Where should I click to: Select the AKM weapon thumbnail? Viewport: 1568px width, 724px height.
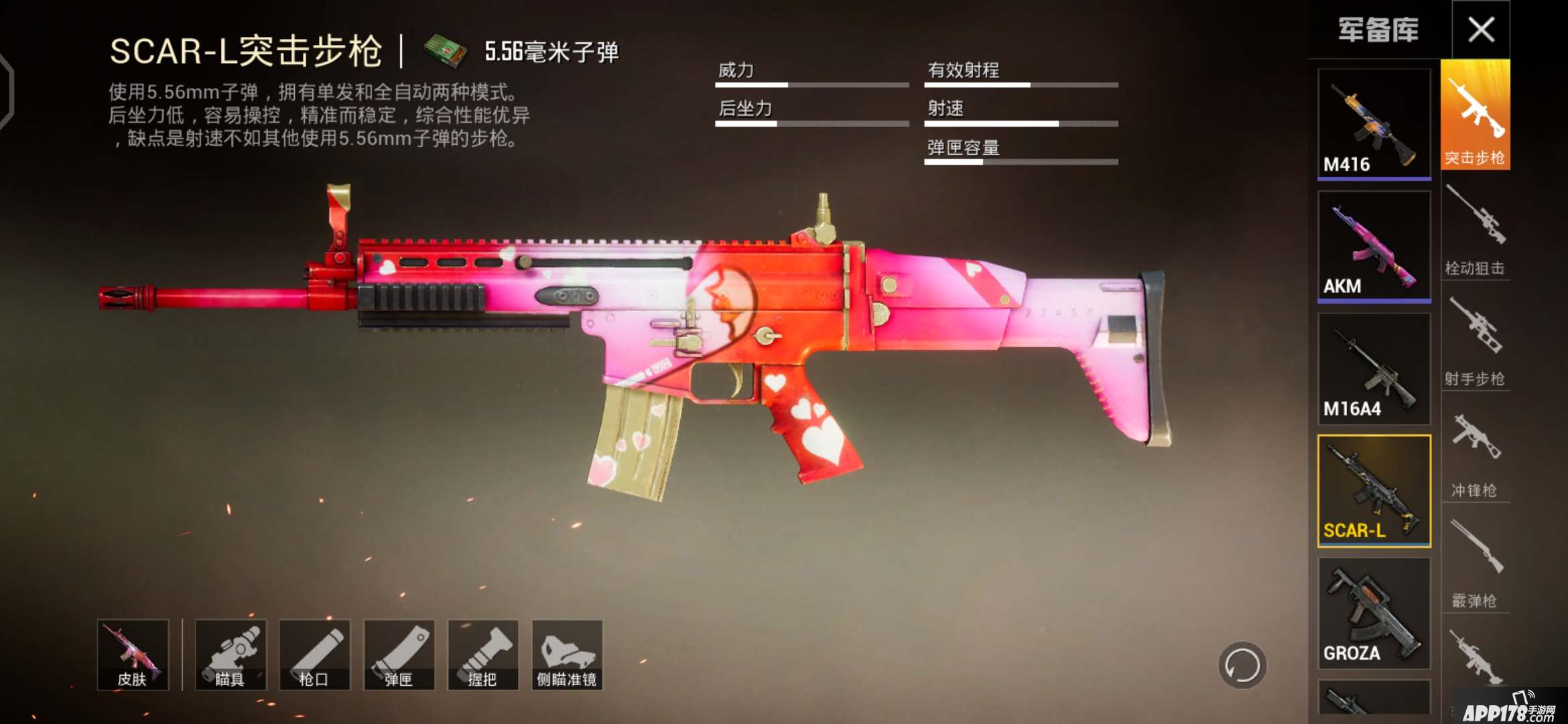point(1374,245)
